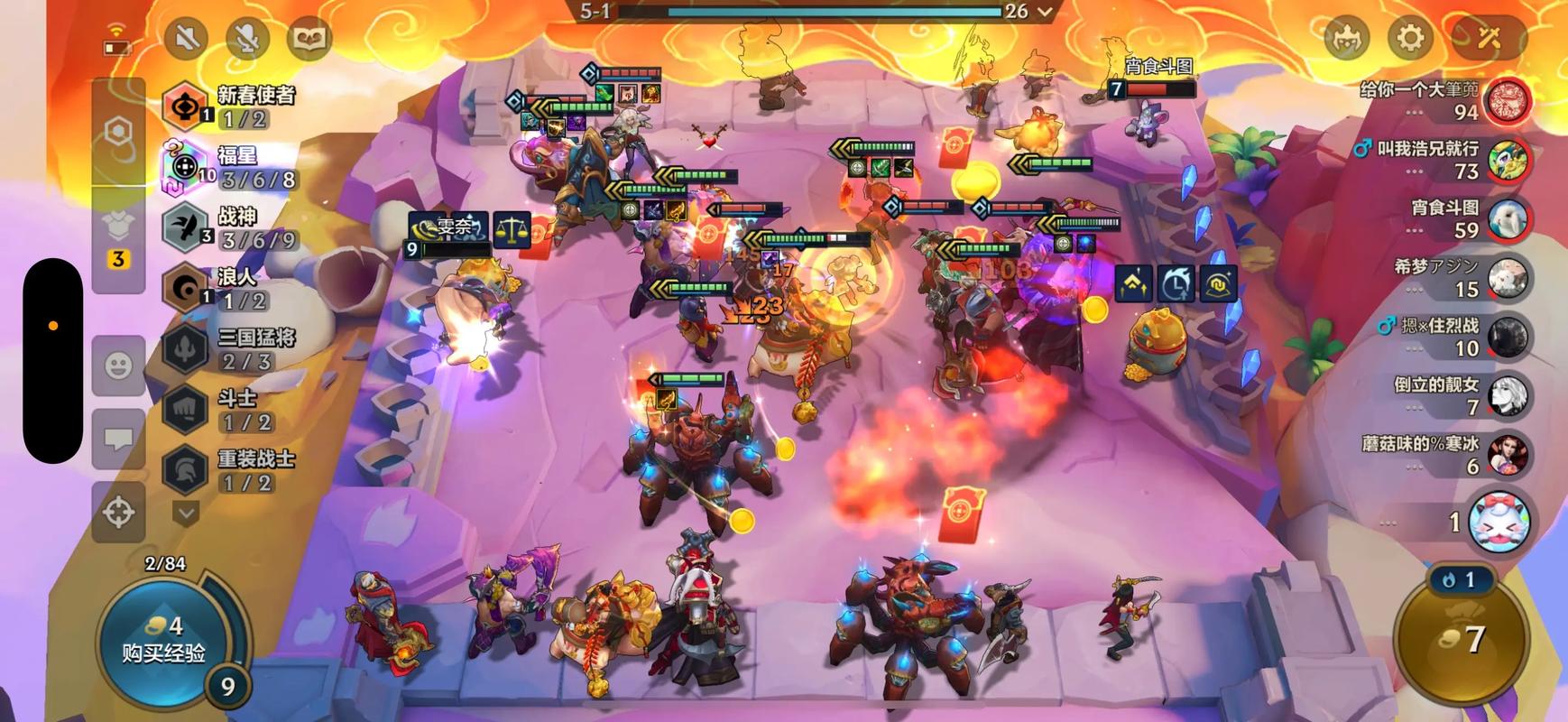Open the settings gear menu
Image resolution: width=1568 pixels, height=722 pixels.
(1409, 38)
